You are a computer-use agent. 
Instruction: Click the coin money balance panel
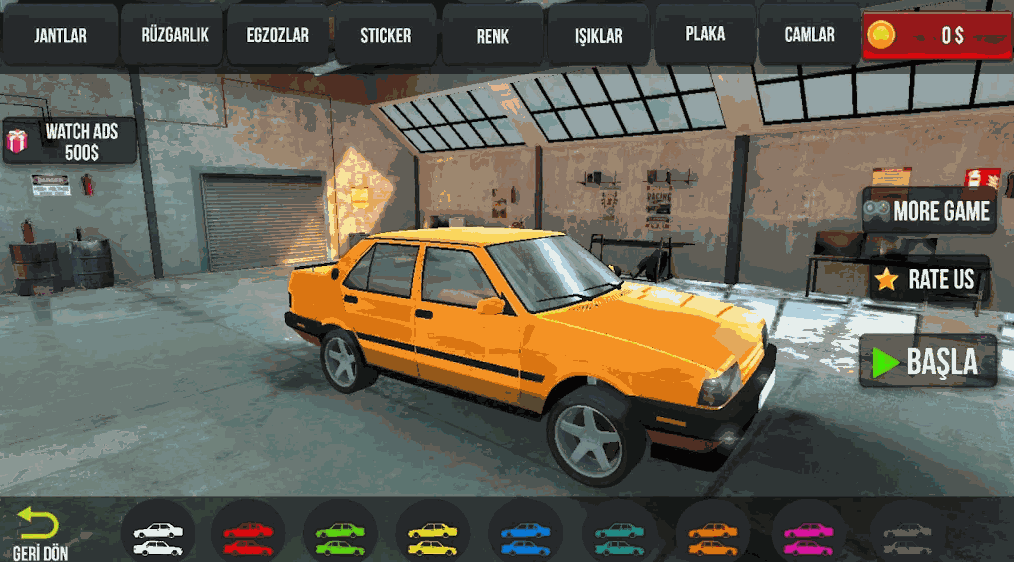(x=936, y=36)
